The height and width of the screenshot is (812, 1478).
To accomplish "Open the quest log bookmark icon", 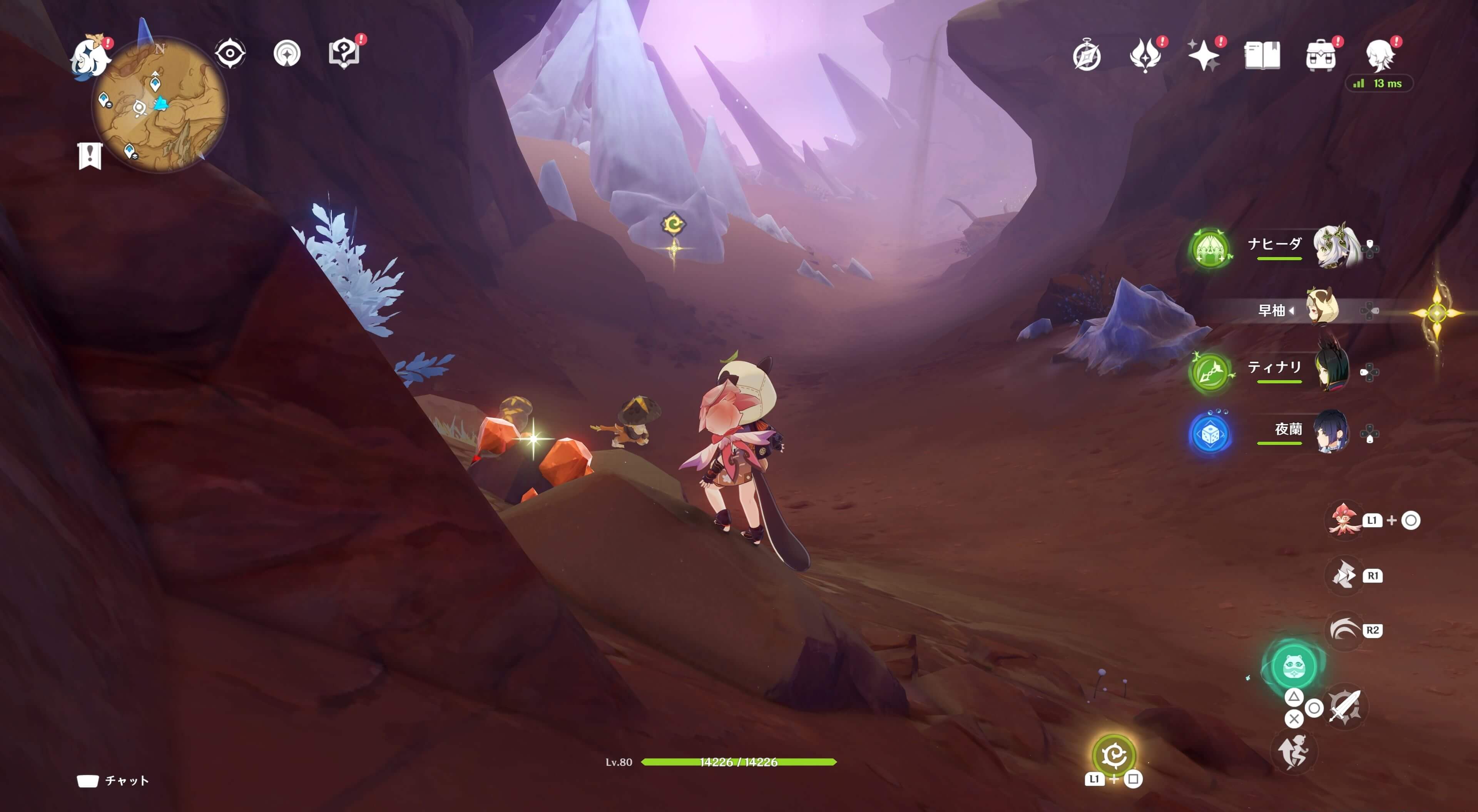I will [x=90, y=155].
